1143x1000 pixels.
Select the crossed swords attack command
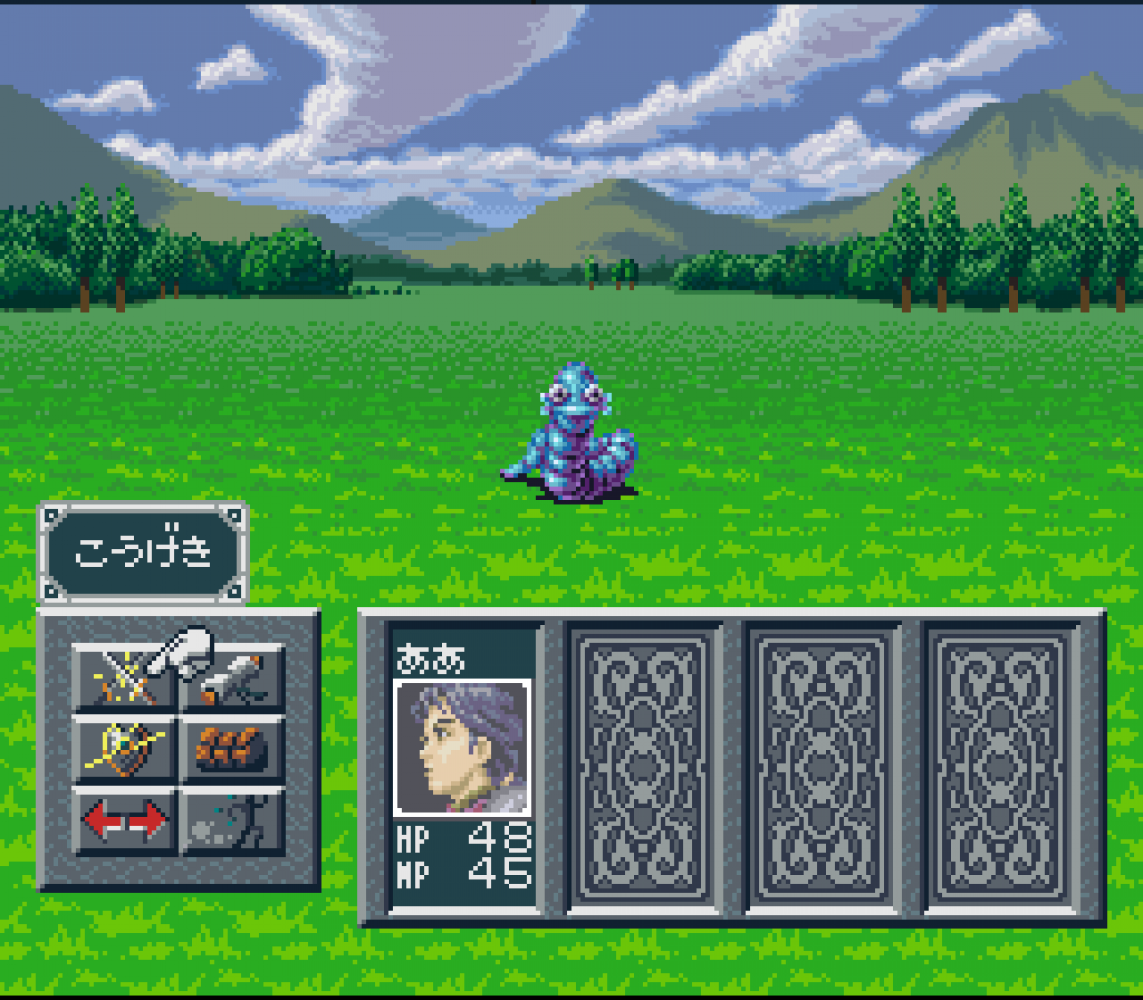(125, 677)
